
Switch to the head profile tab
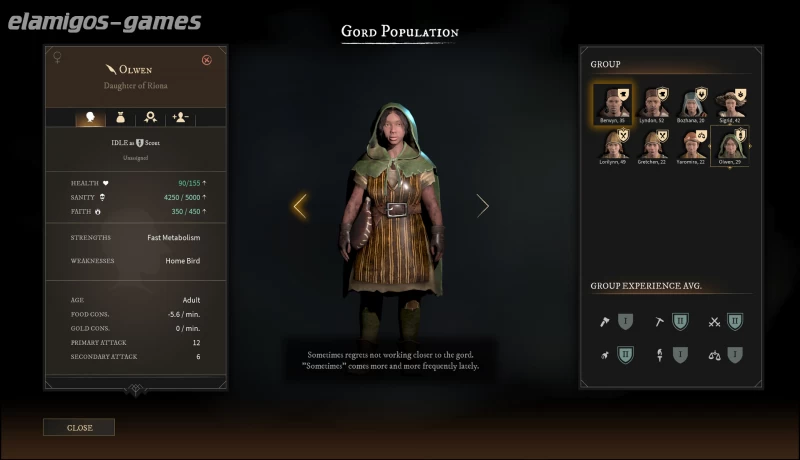(x=91, y=117)
